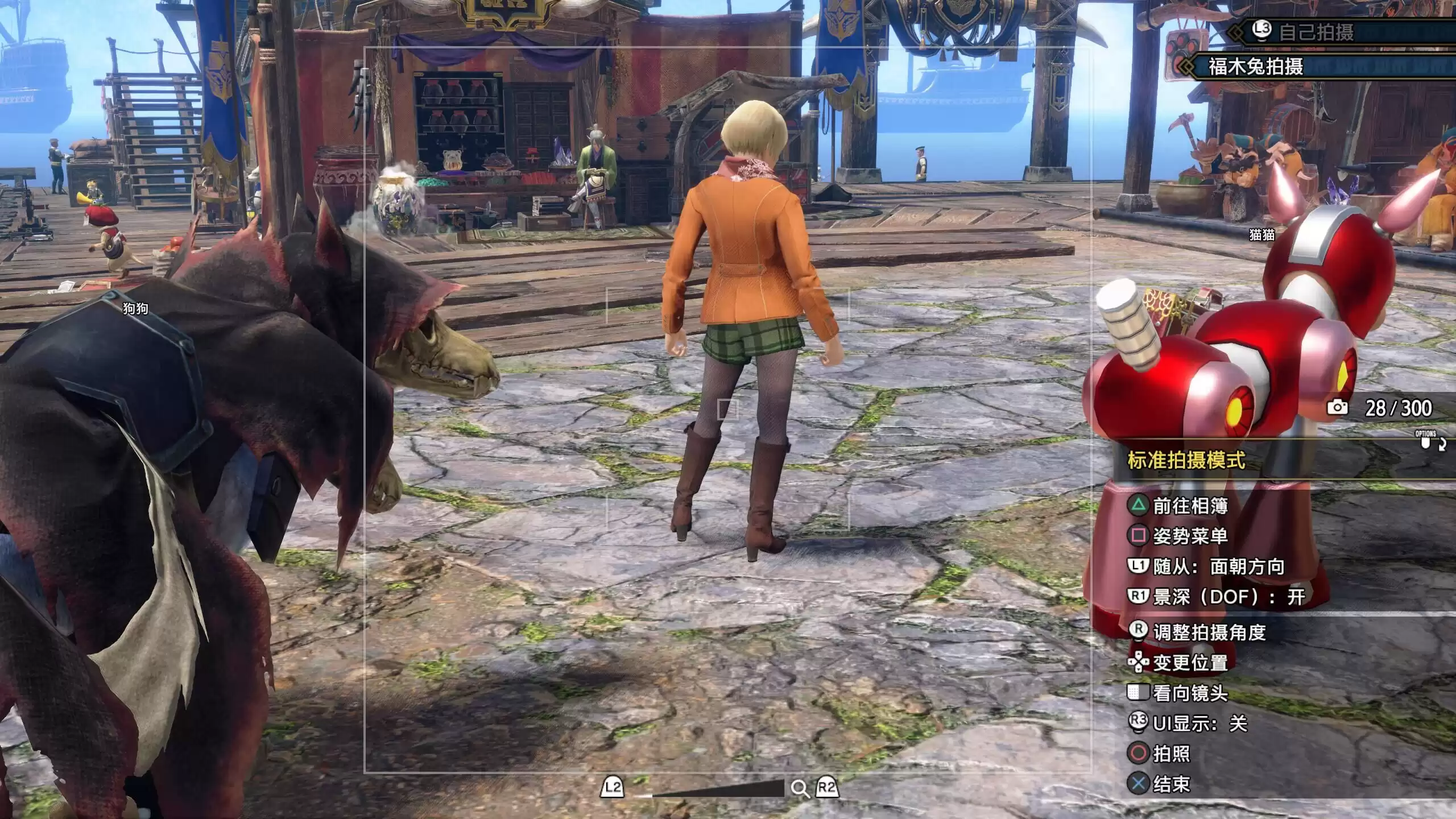Exit photo mode with 结束
This screenshot has height=819, width=1456.
coord(1171,784)
